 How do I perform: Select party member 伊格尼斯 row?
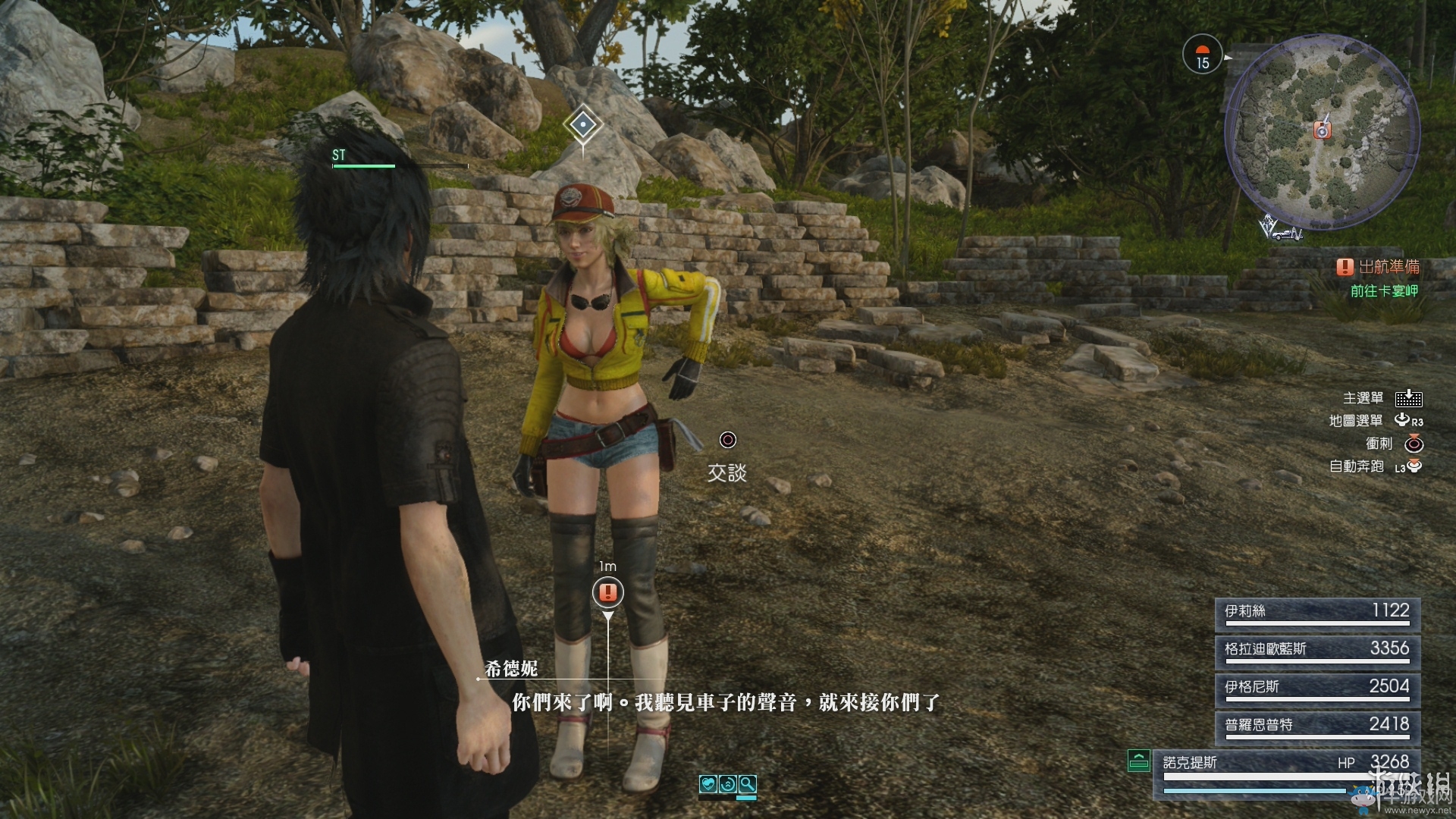pyautogui.click(x=1317, y=689)
